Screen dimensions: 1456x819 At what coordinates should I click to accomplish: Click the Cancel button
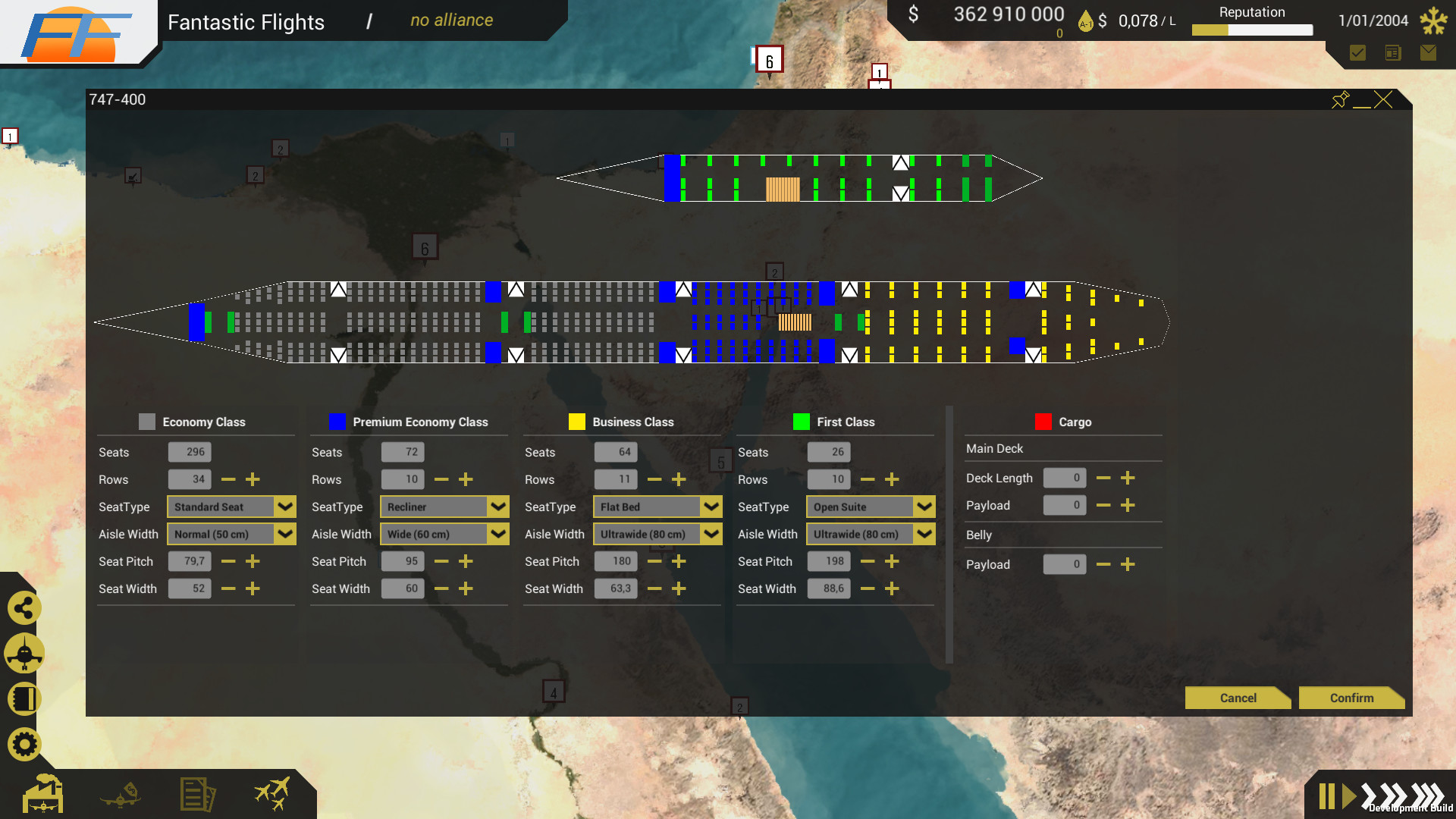click(x=1238, y=698)
